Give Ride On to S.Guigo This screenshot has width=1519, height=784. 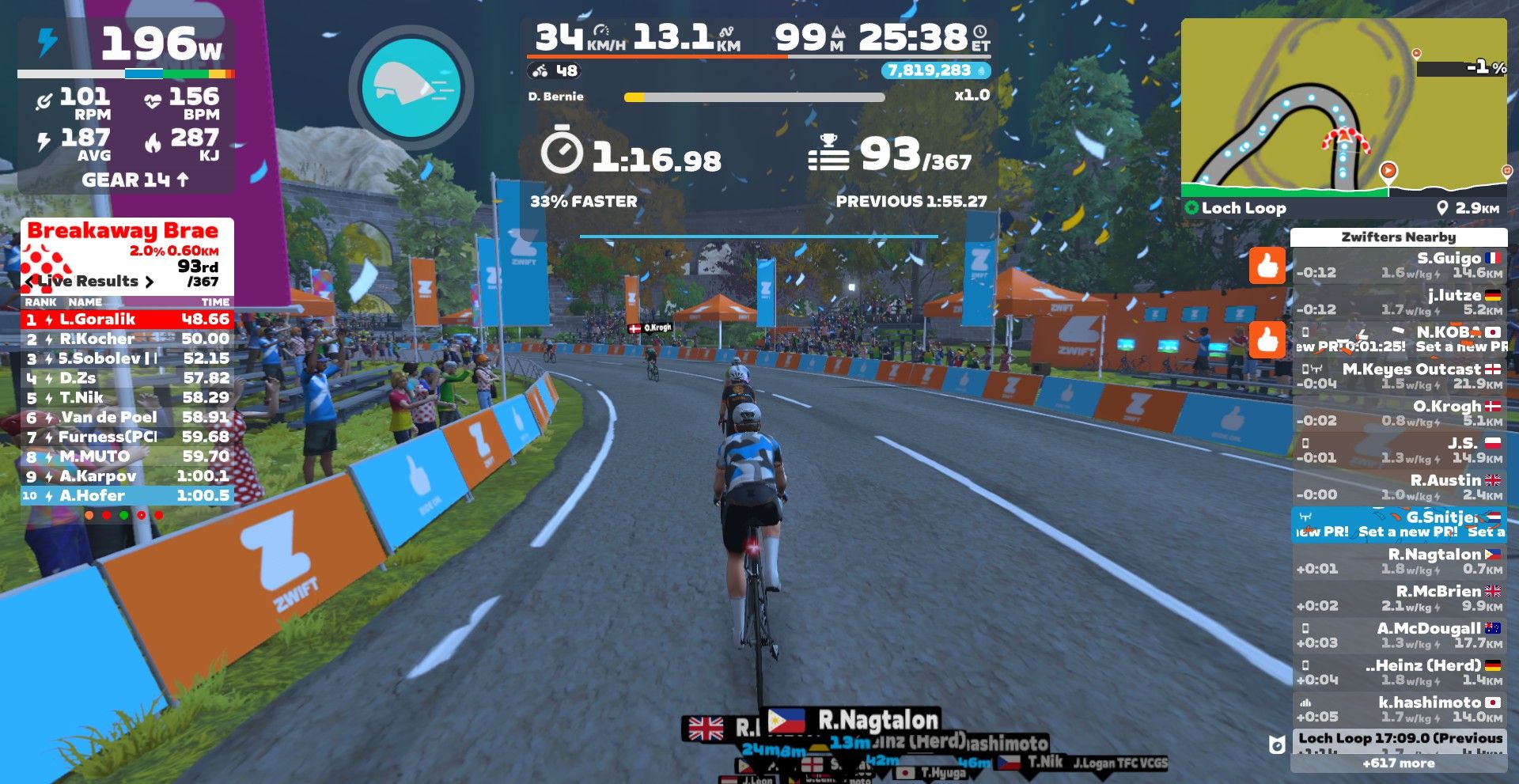pos(1267,266)
